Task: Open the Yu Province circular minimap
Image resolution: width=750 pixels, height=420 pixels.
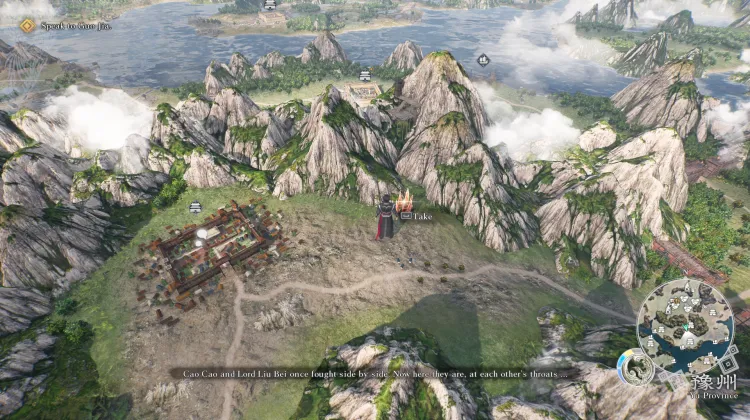Action: coord(685,326)
